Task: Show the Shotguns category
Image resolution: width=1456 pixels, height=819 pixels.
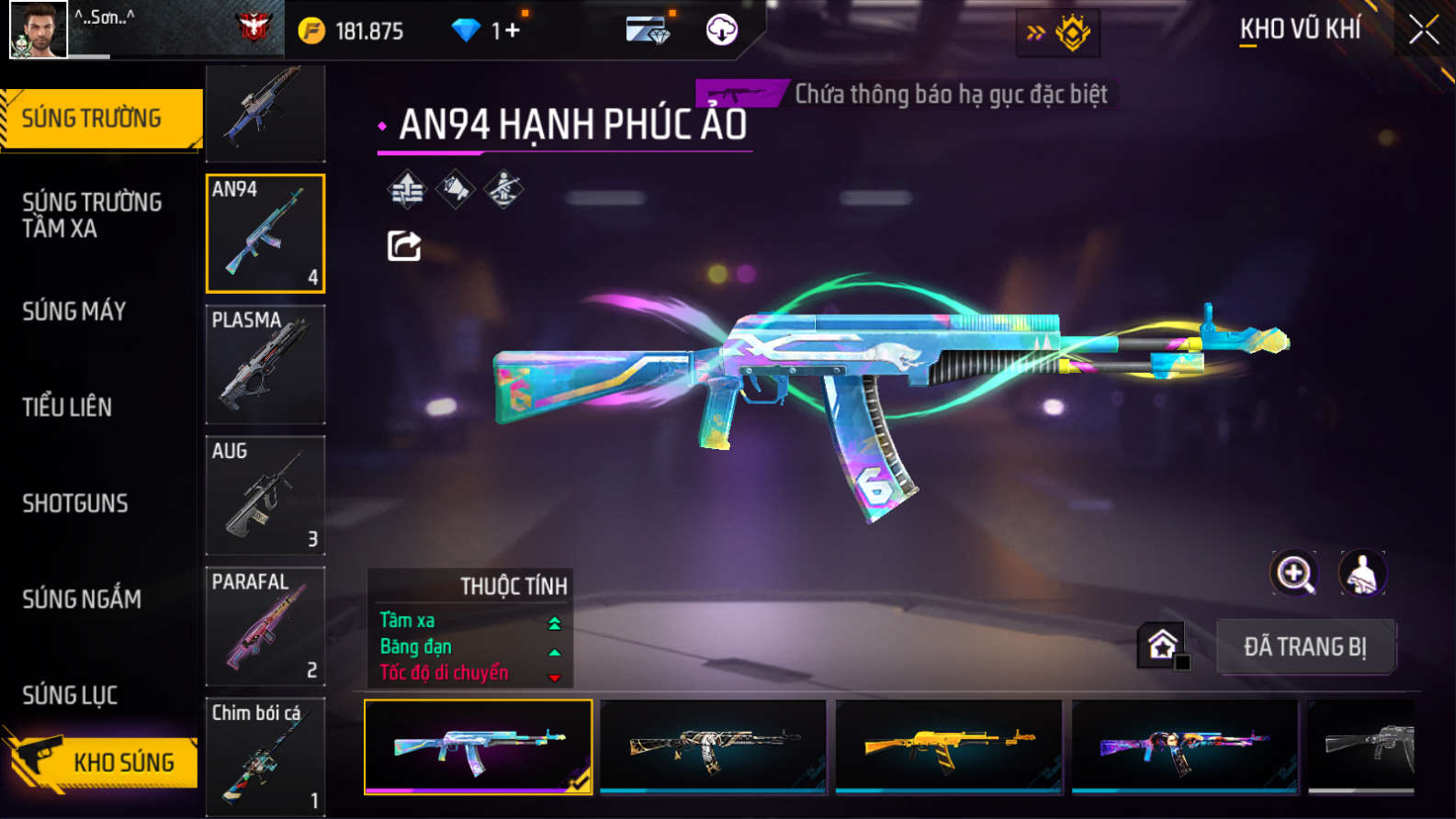Action: pyautogui.click(x=75, y=503)
